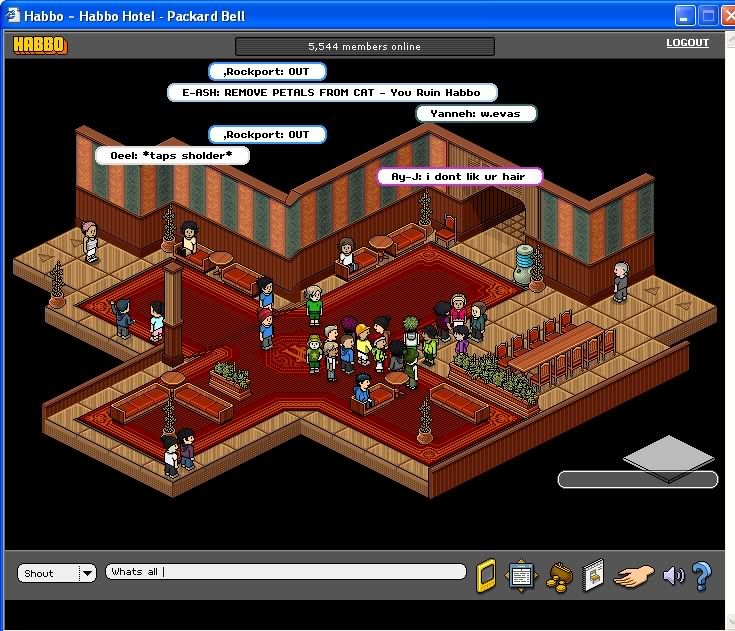Open the hand inventory icon
735x631 pixels.
(x=633, y=575)
